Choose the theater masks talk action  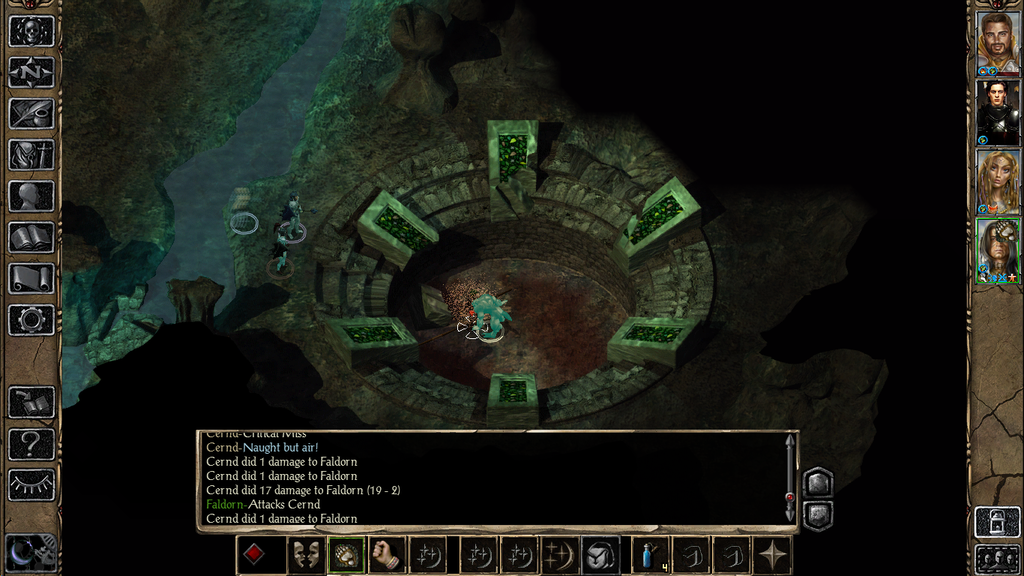tap(305, 555)
